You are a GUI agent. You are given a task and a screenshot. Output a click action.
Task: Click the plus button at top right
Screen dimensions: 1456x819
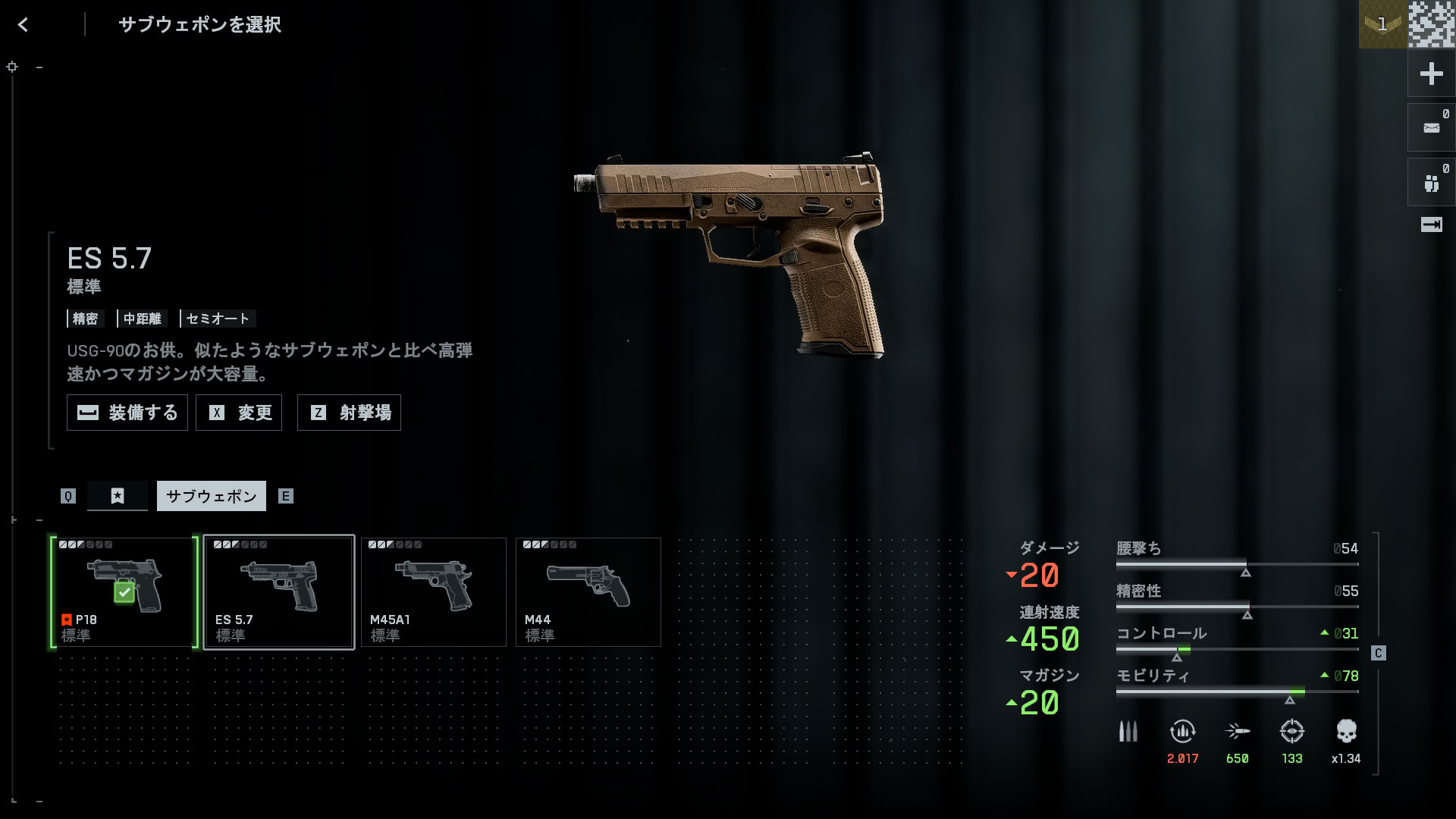point(1431,74)
